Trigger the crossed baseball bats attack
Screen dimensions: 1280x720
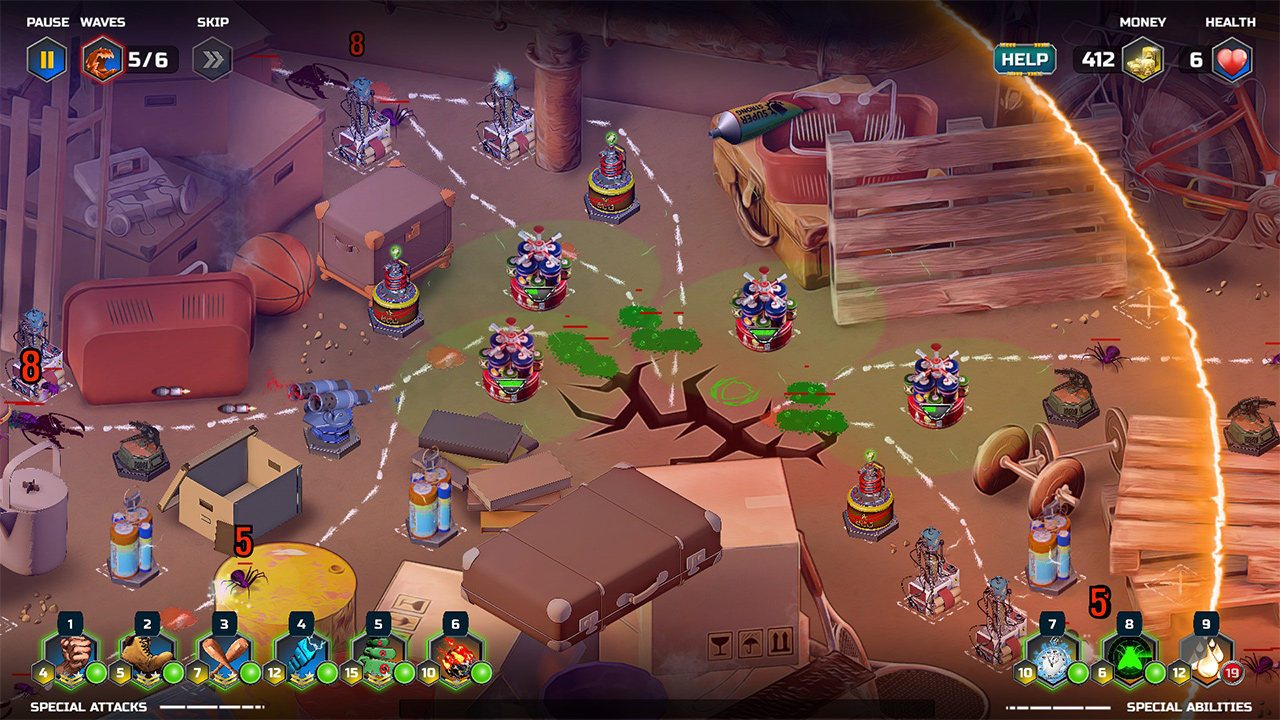pos(224,658)
